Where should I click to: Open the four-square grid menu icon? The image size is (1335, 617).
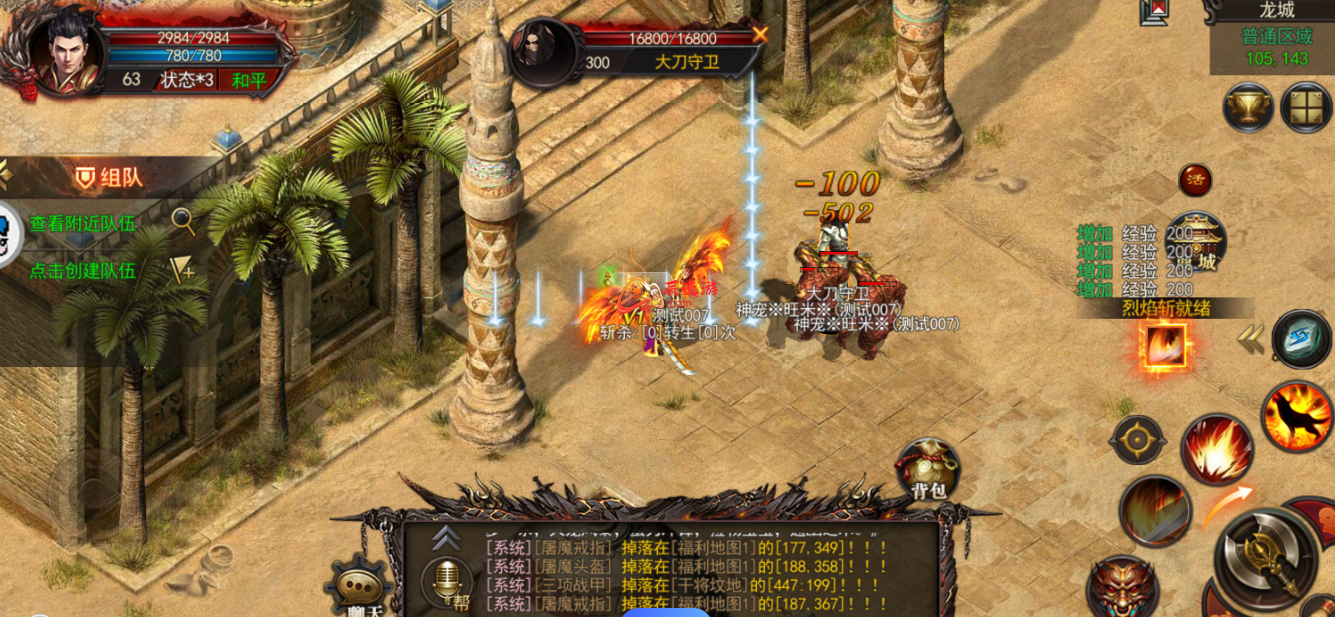tap(1305, 107)
